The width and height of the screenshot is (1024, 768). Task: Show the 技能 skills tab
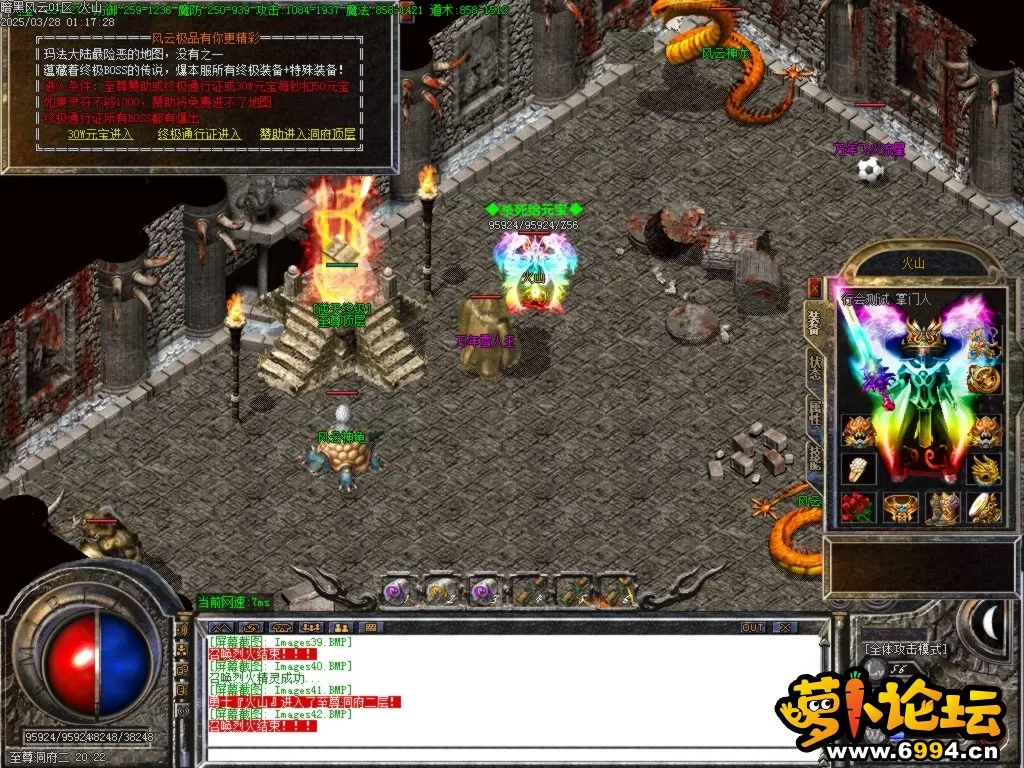(815, 455)
